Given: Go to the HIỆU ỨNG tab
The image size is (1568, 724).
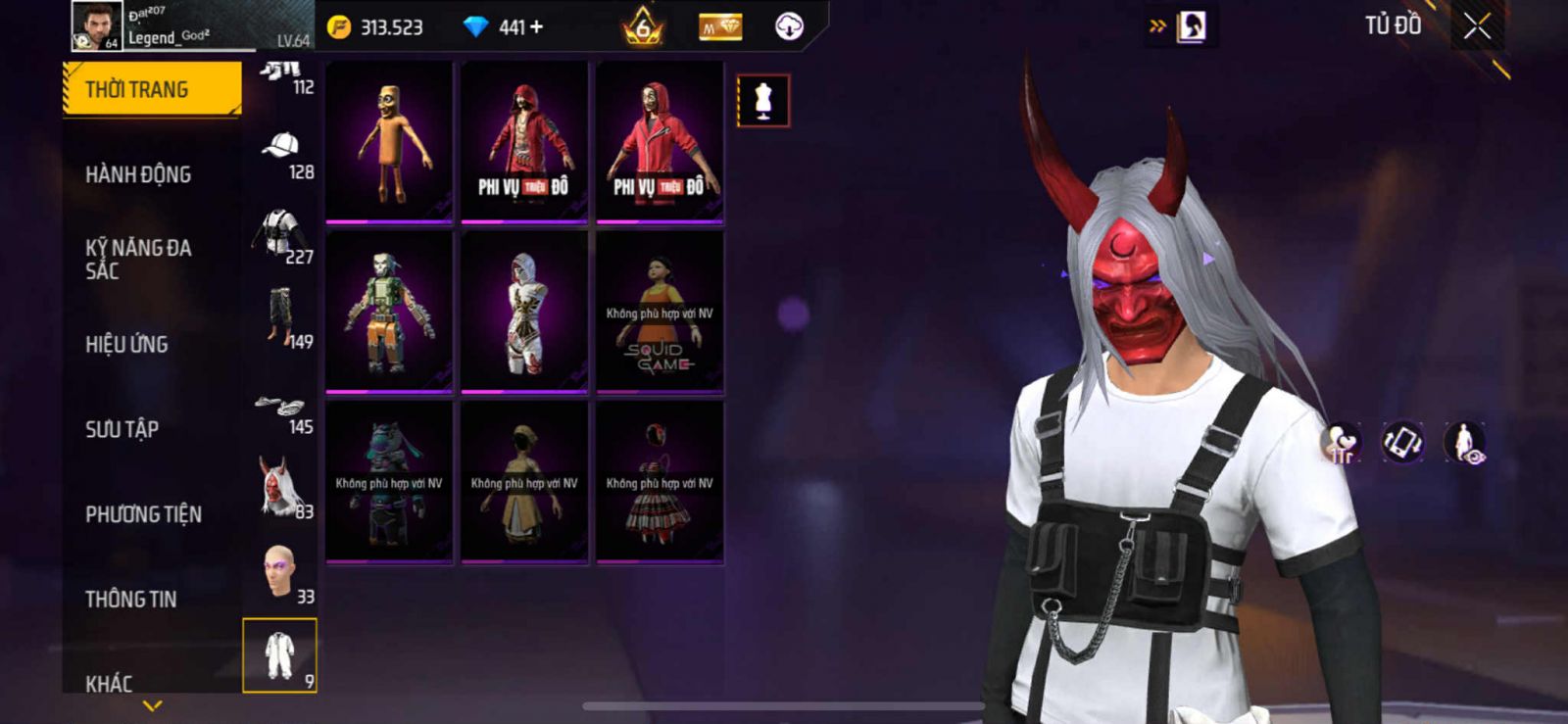Looking at the screenshot, I should pyautogui.click(x=126, y=344).
